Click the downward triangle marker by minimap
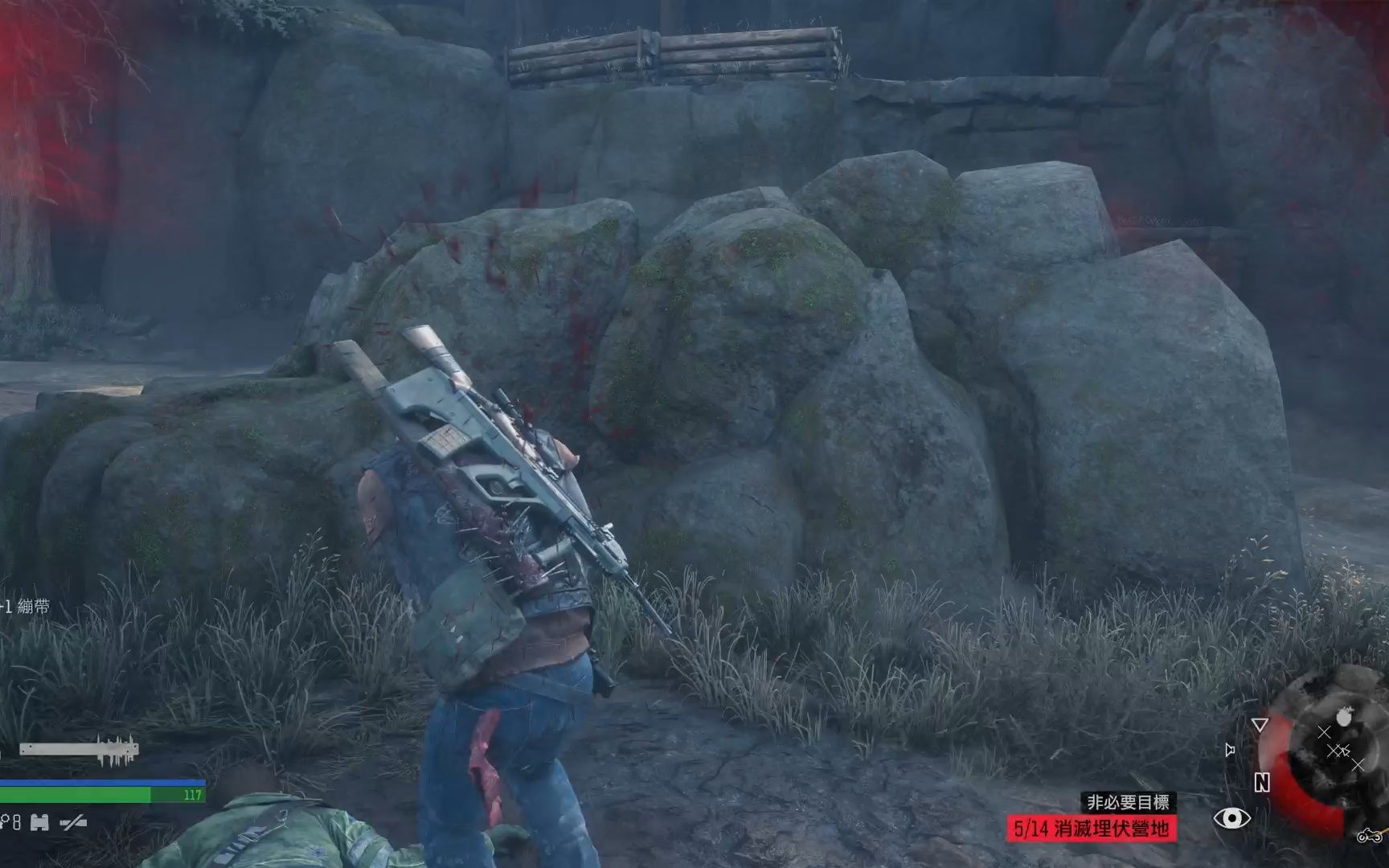This screenshot has height=868, width=1389. [1260, 725]
